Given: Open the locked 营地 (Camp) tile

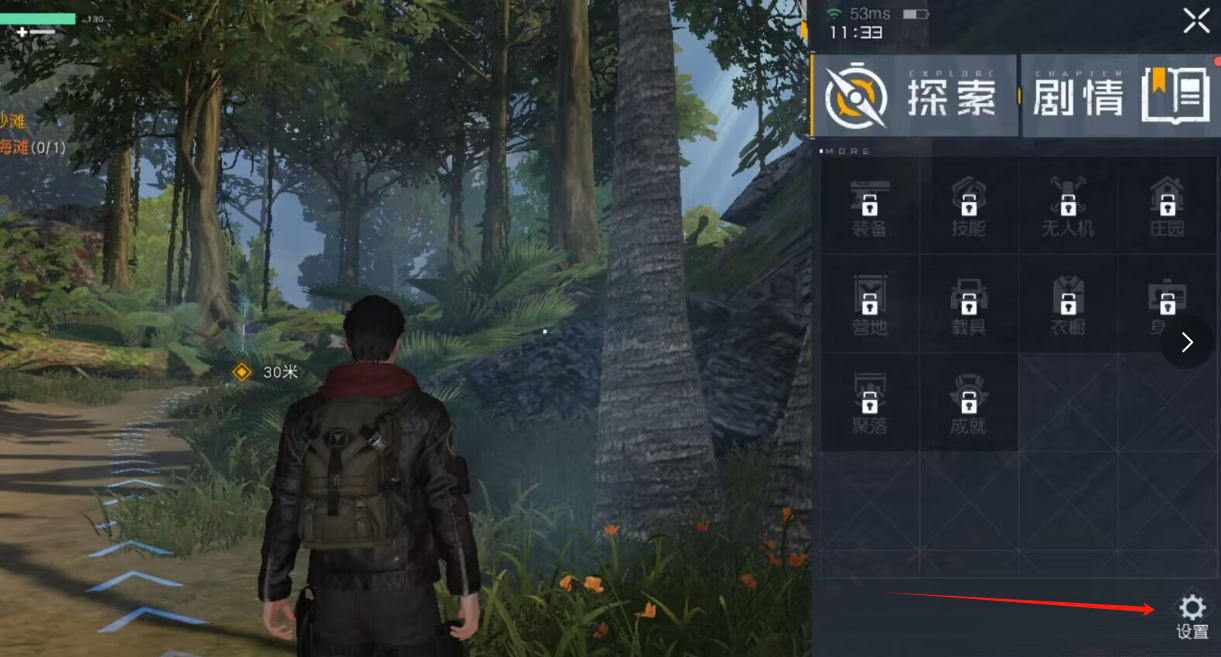Looking at the screenshot, I should (x=869, y=303).
